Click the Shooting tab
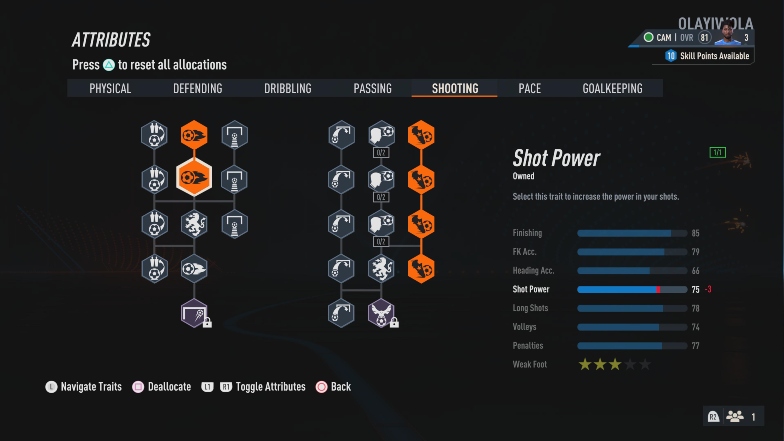 coord(455,89)
